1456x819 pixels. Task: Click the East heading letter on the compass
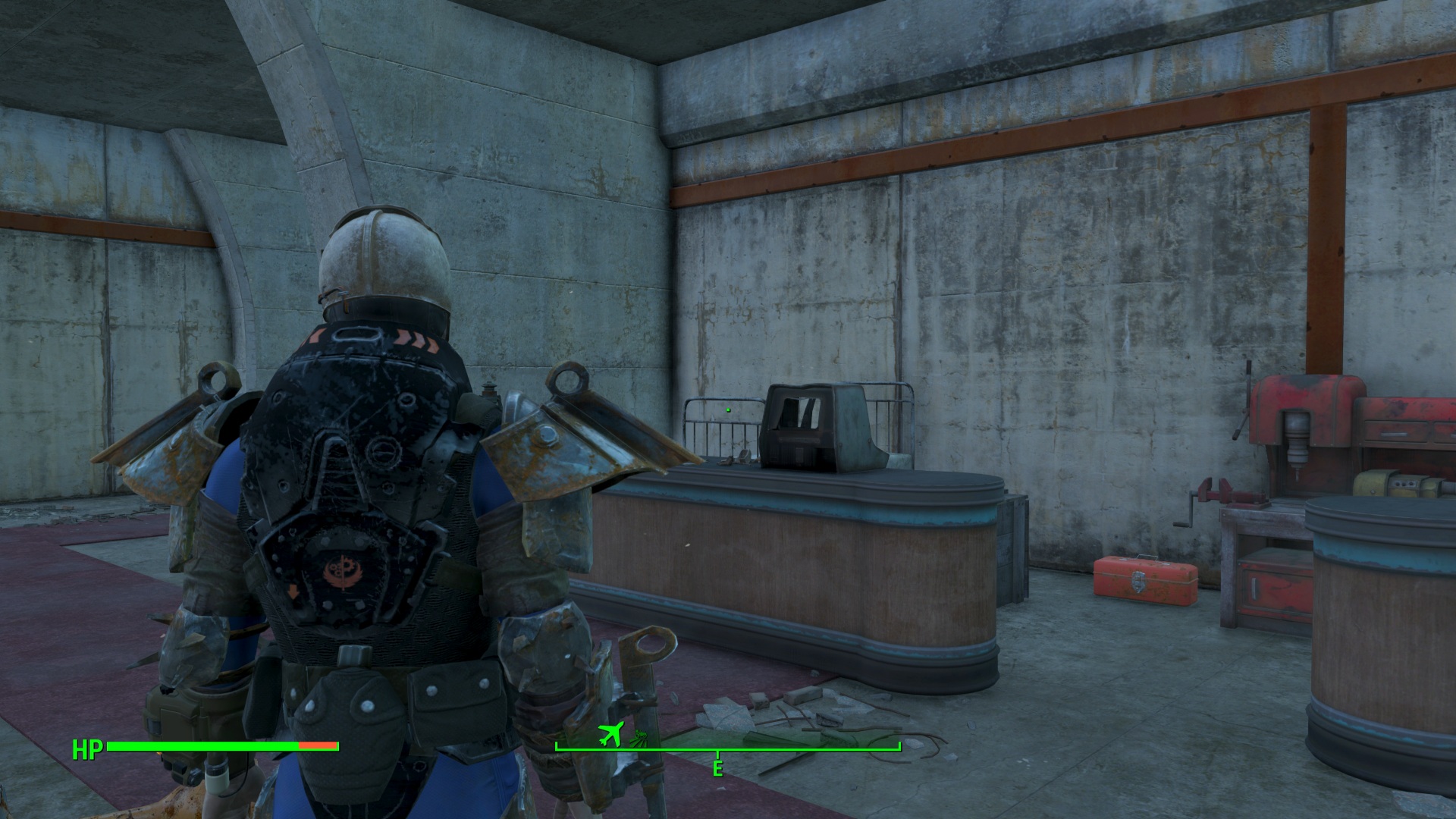(717, 769)
